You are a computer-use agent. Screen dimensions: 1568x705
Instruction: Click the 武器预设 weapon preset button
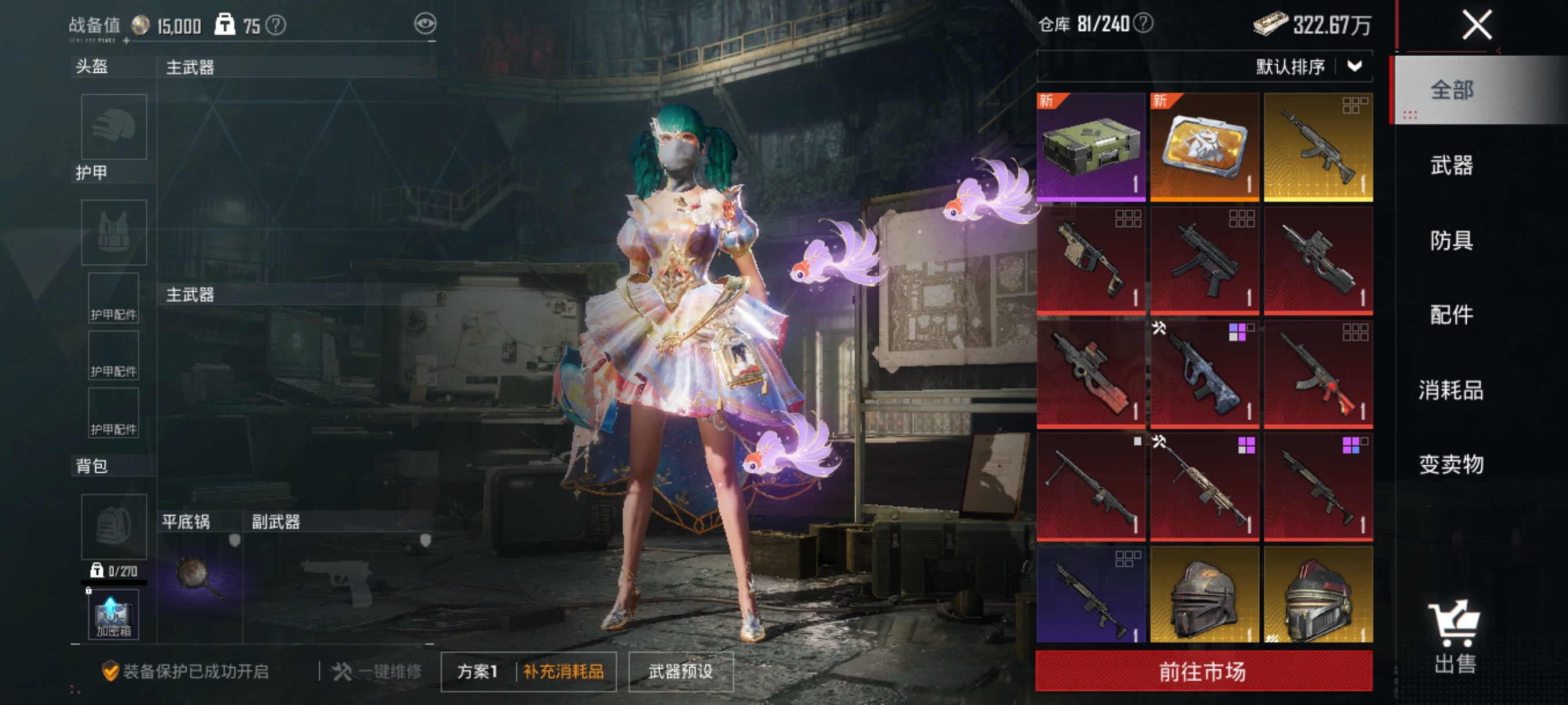click(x=681, y=671)
